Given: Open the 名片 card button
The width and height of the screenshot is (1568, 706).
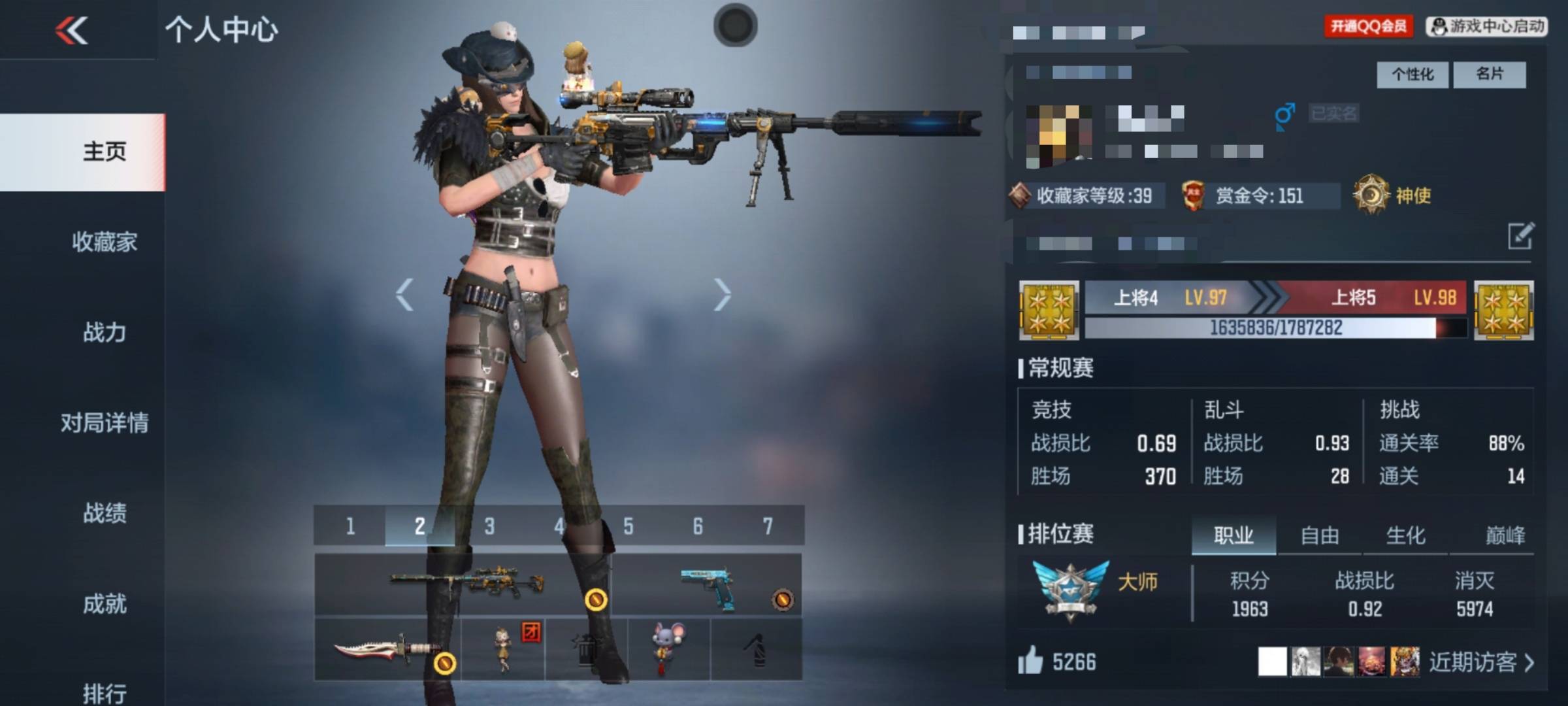Looking at the screenshot, I should [1490, 75].
